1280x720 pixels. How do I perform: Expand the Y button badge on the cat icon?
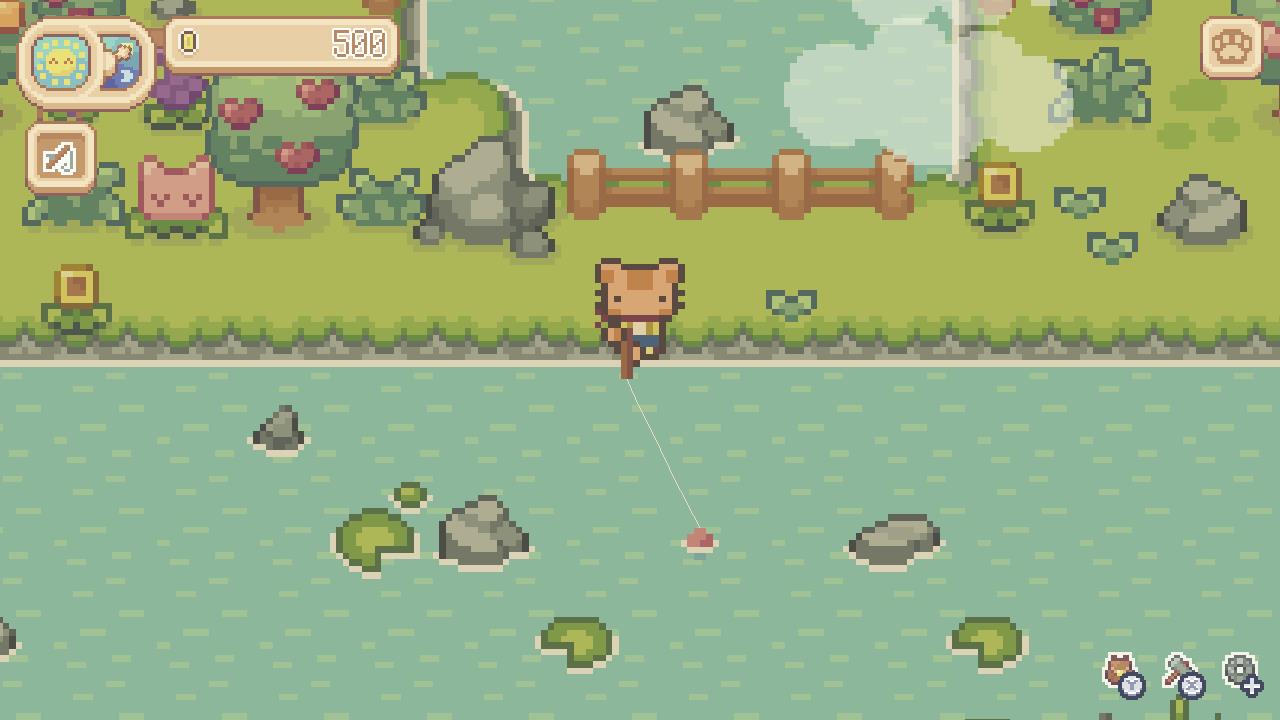pos(1131,686)
